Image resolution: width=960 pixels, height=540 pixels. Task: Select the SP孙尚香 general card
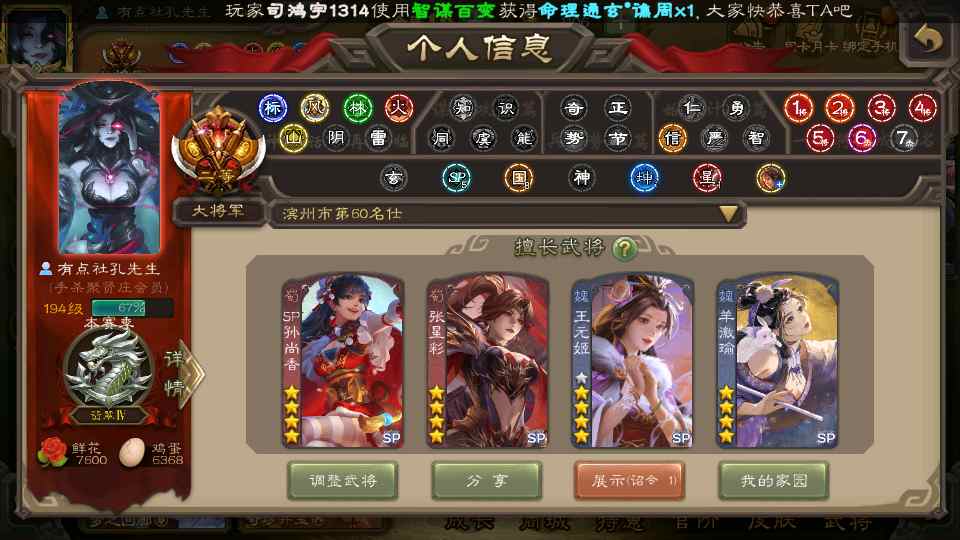[341, 360]
